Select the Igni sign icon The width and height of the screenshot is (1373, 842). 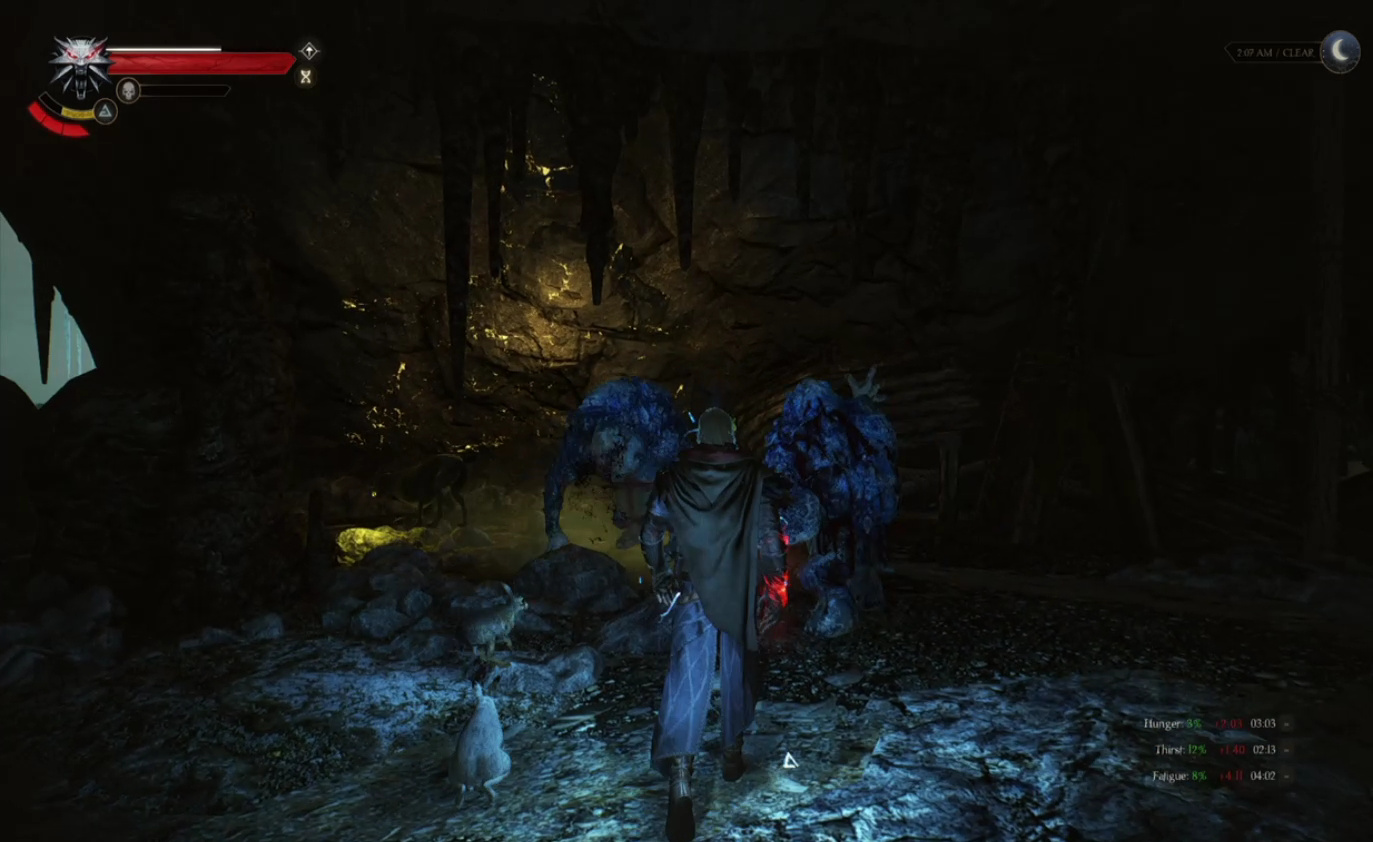105,111
